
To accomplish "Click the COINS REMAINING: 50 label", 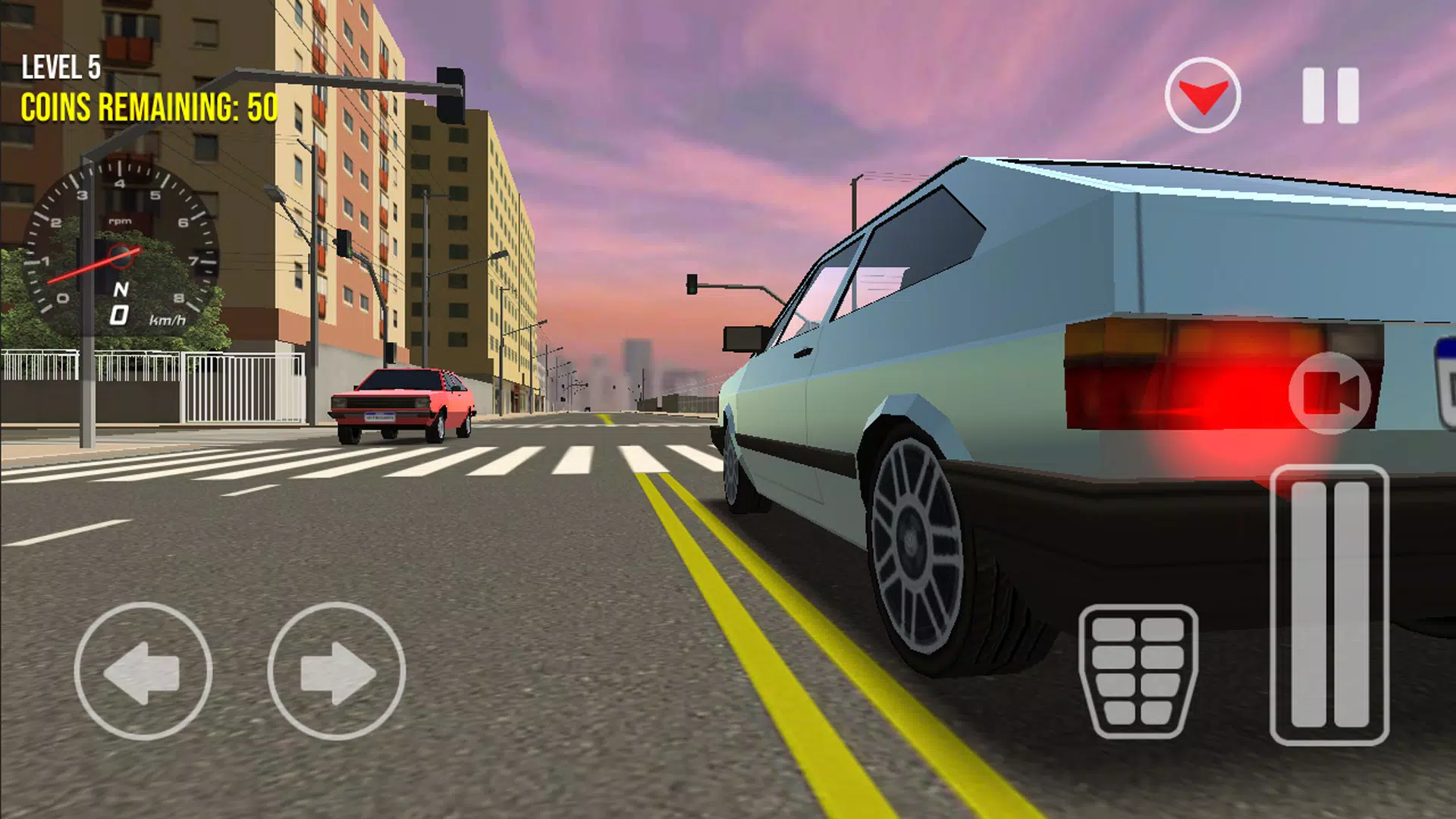I will [x=149, y=108].
